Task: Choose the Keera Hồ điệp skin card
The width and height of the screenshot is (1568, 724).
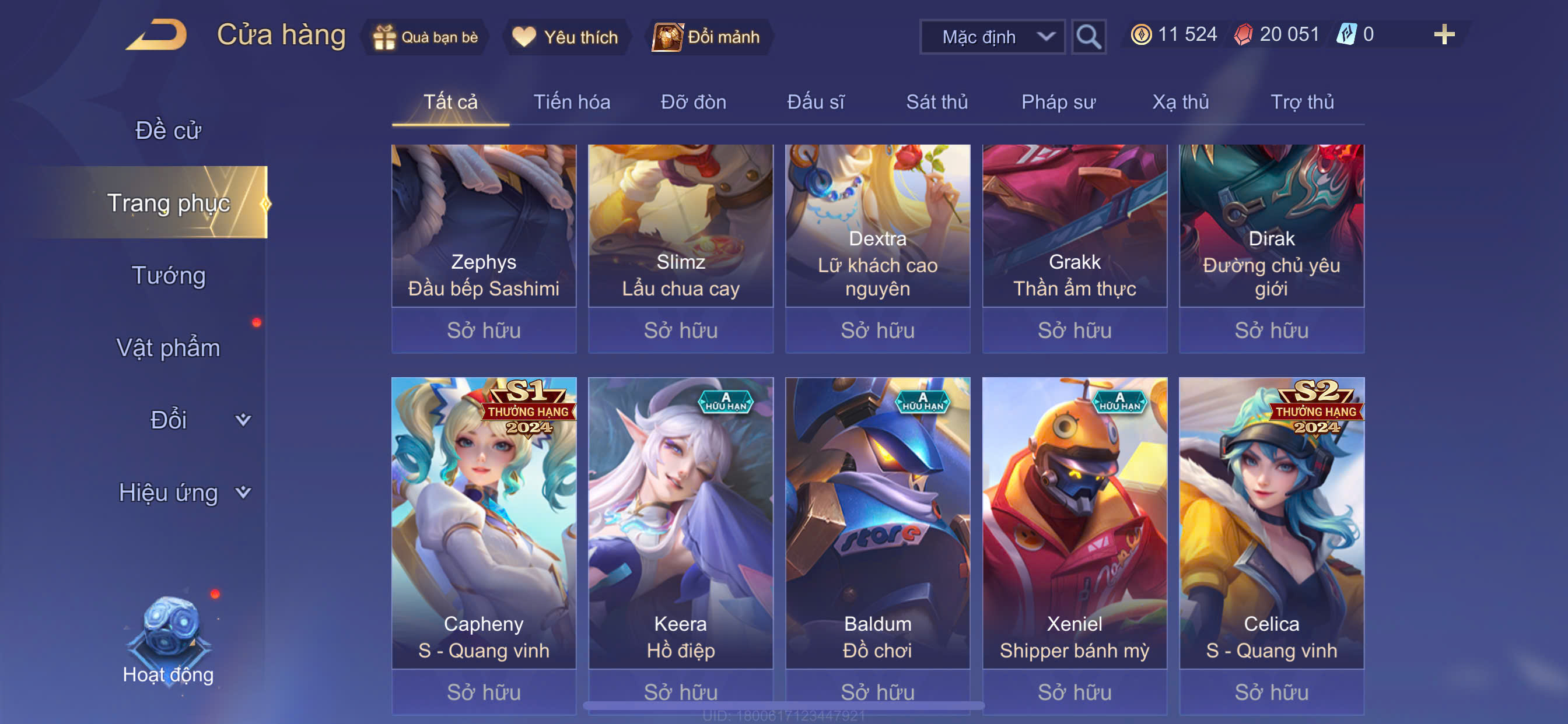Action: coord(681,523)
